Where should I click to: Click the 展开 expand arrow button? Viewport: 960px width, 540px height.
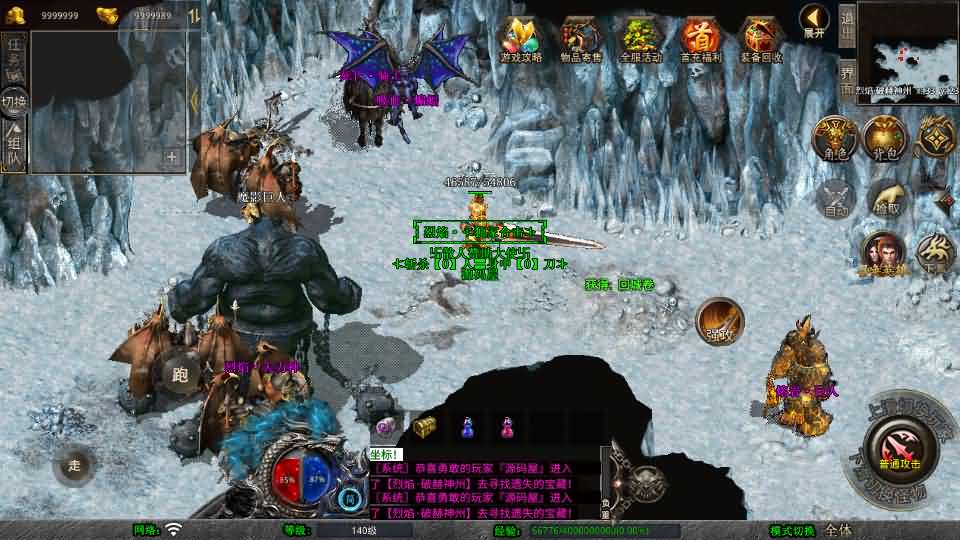click(814, 19)
